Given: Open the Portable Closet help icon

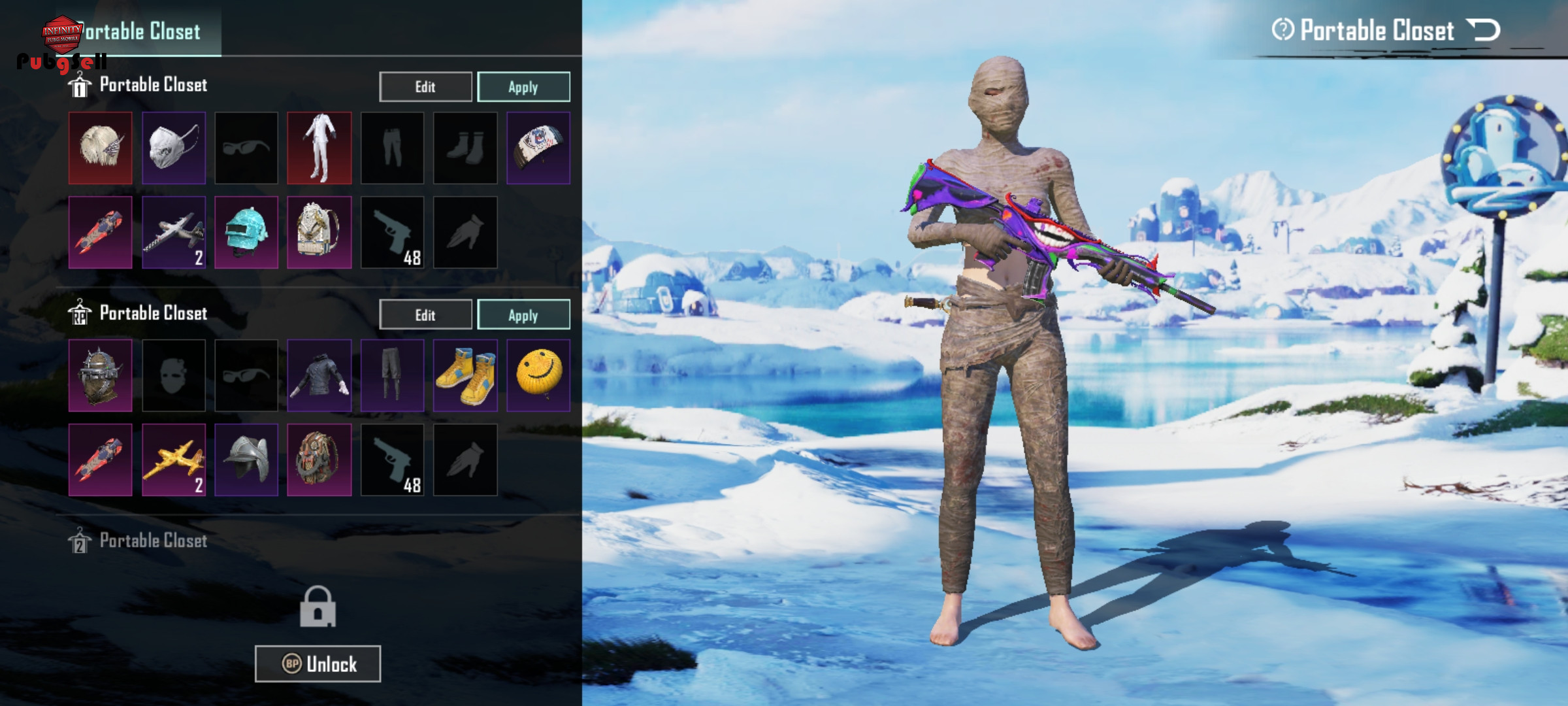Looking at the screenshot, I should tap(1282, 29).
